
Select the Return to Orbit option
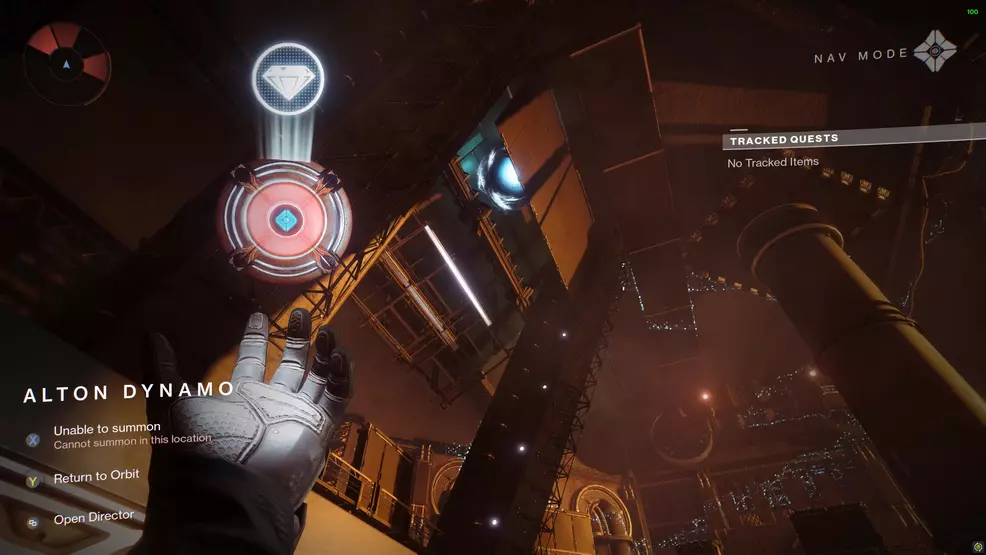coord(96,477)
